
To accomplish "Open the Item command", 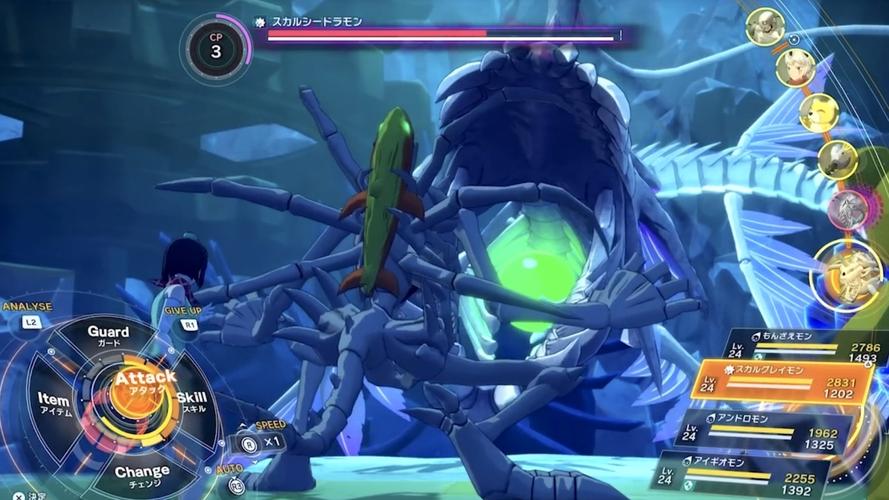I will click(54, 403).
